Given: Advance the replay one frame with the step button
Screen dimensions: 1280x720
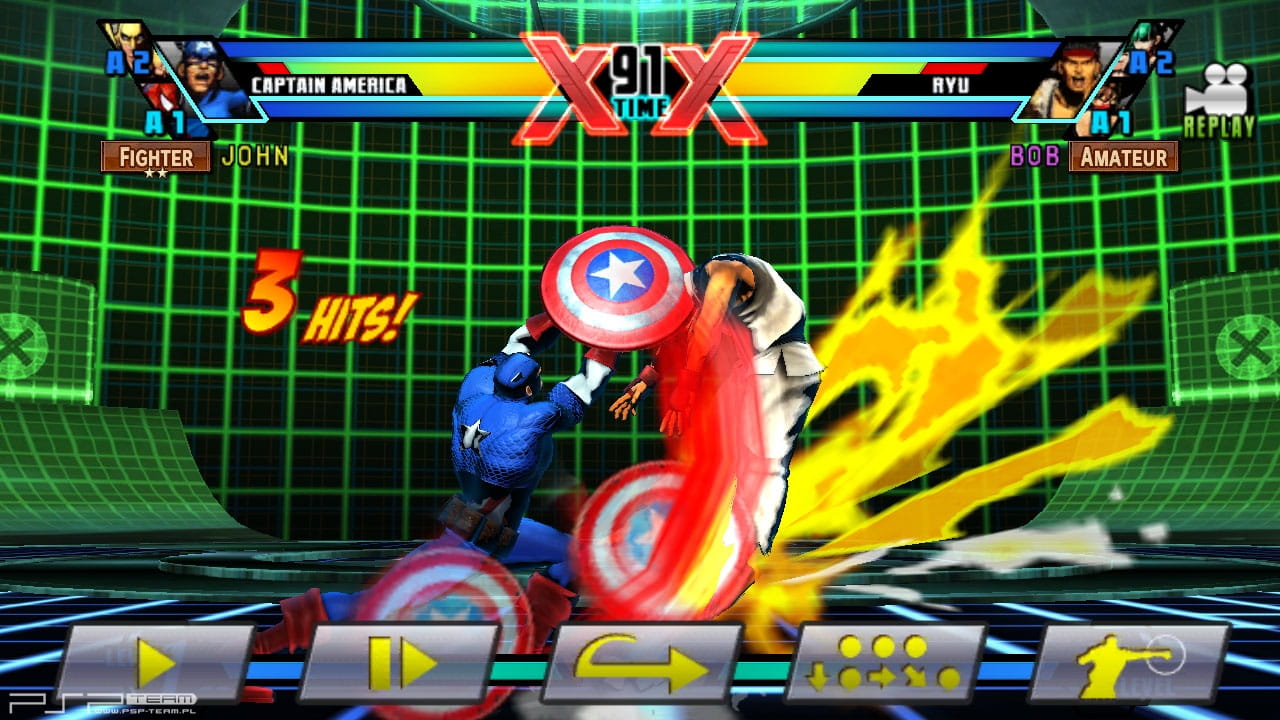Looking at the screenshot, I should (x=399, y=663).
